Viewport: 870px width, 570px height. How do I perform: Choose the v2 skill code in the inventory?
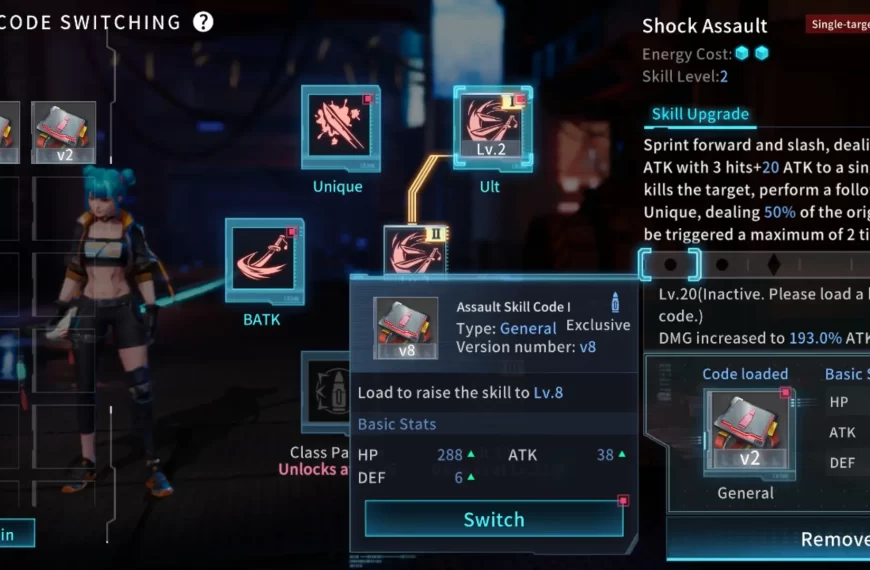click(64, 133)
